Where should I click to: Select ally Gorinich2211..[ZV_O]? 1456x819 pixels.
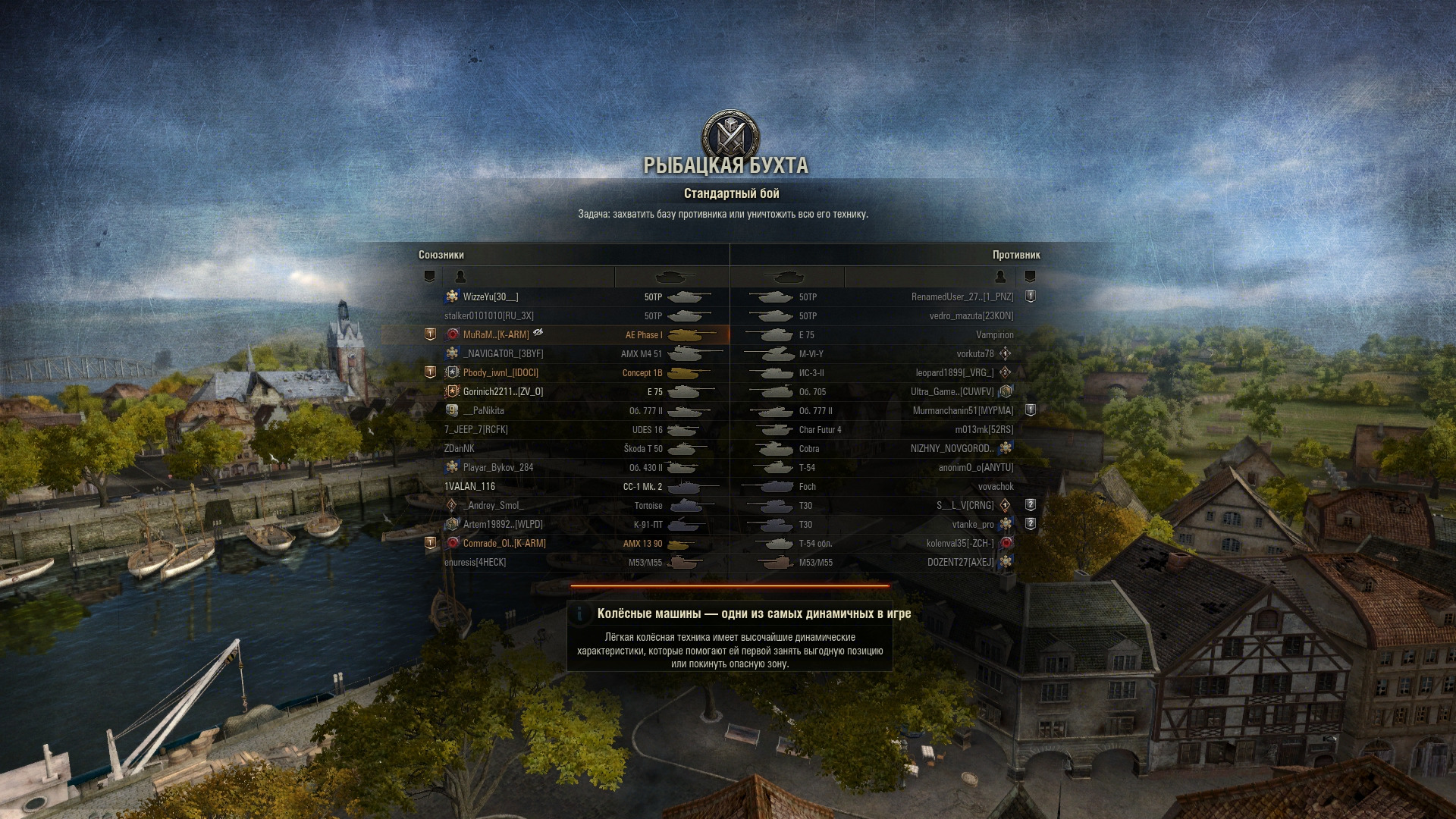click(x=503, y=392)
